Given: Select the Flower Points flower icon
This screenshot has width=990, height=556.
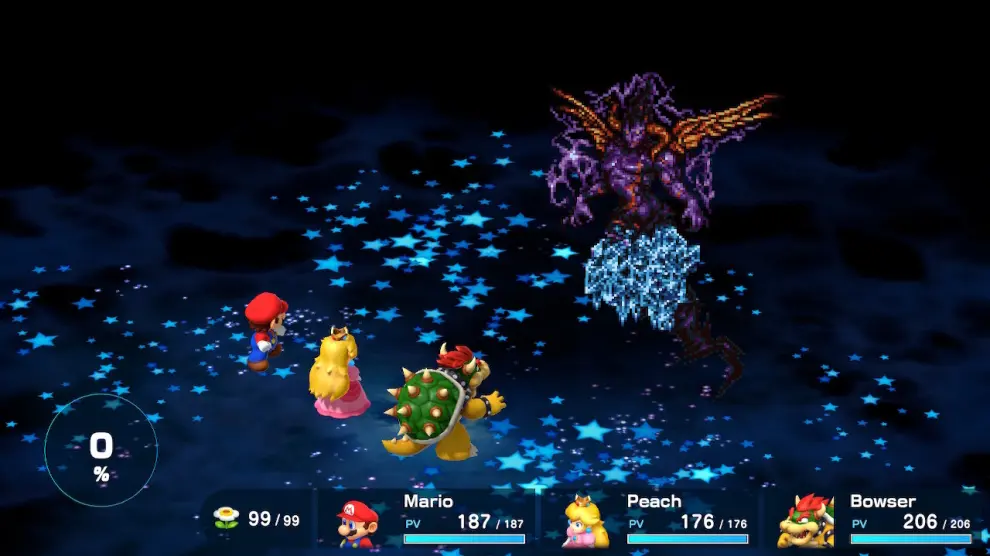Looking at the screenshot, I should tap(227, 518).
